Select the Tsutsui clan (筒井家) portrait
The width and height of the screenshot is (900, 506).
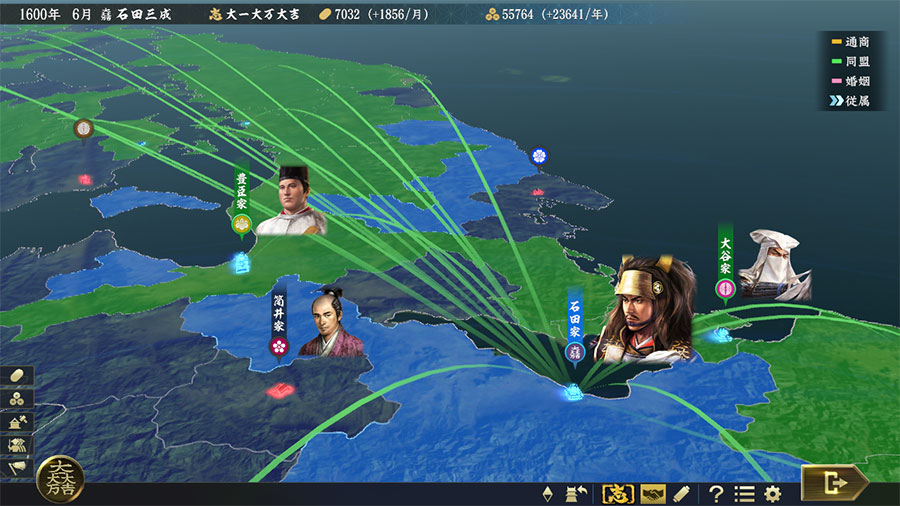[331, 323]
